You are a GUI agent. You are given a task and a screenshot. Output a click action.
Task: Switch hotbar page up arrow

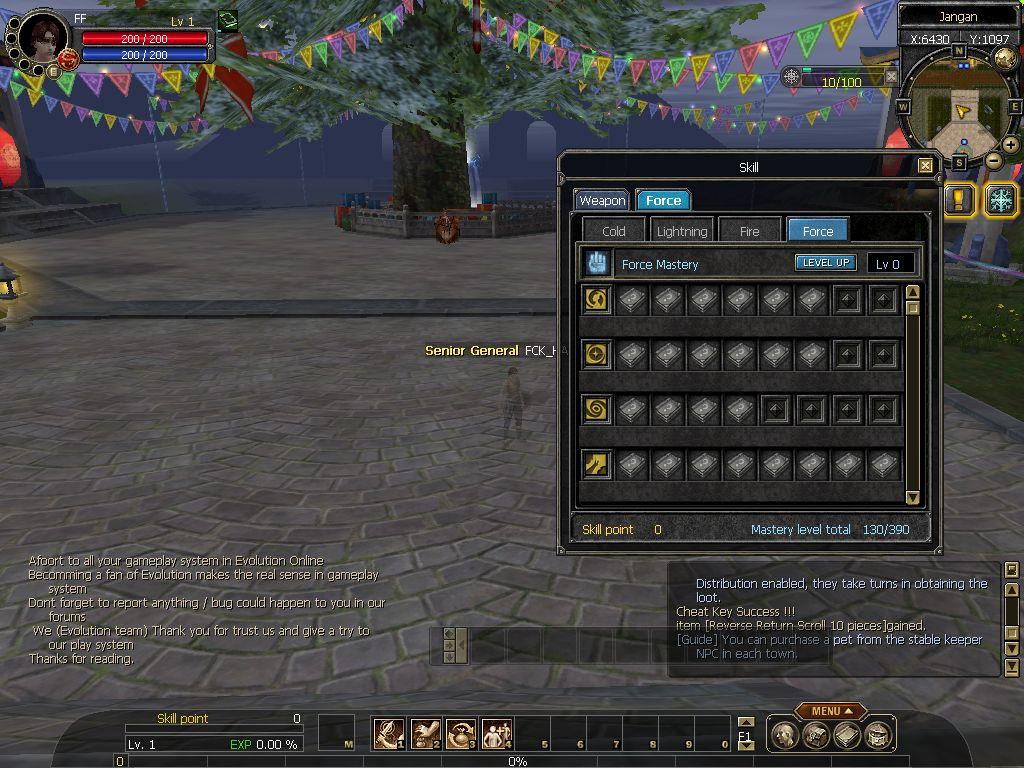pos(745,722)
